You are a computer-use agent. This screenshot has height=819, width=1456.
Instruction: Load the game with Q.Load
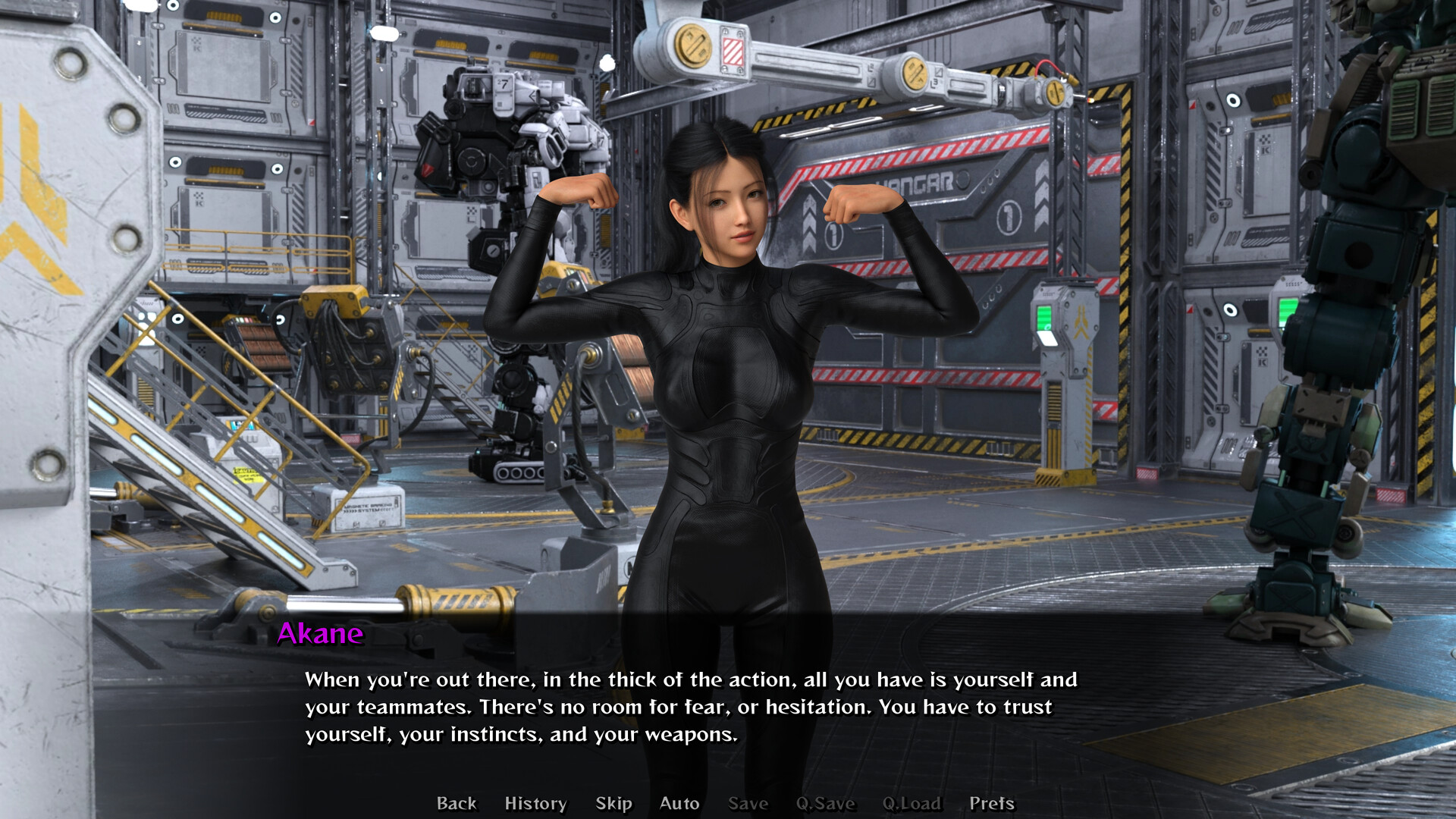click(x=913, y=803)
